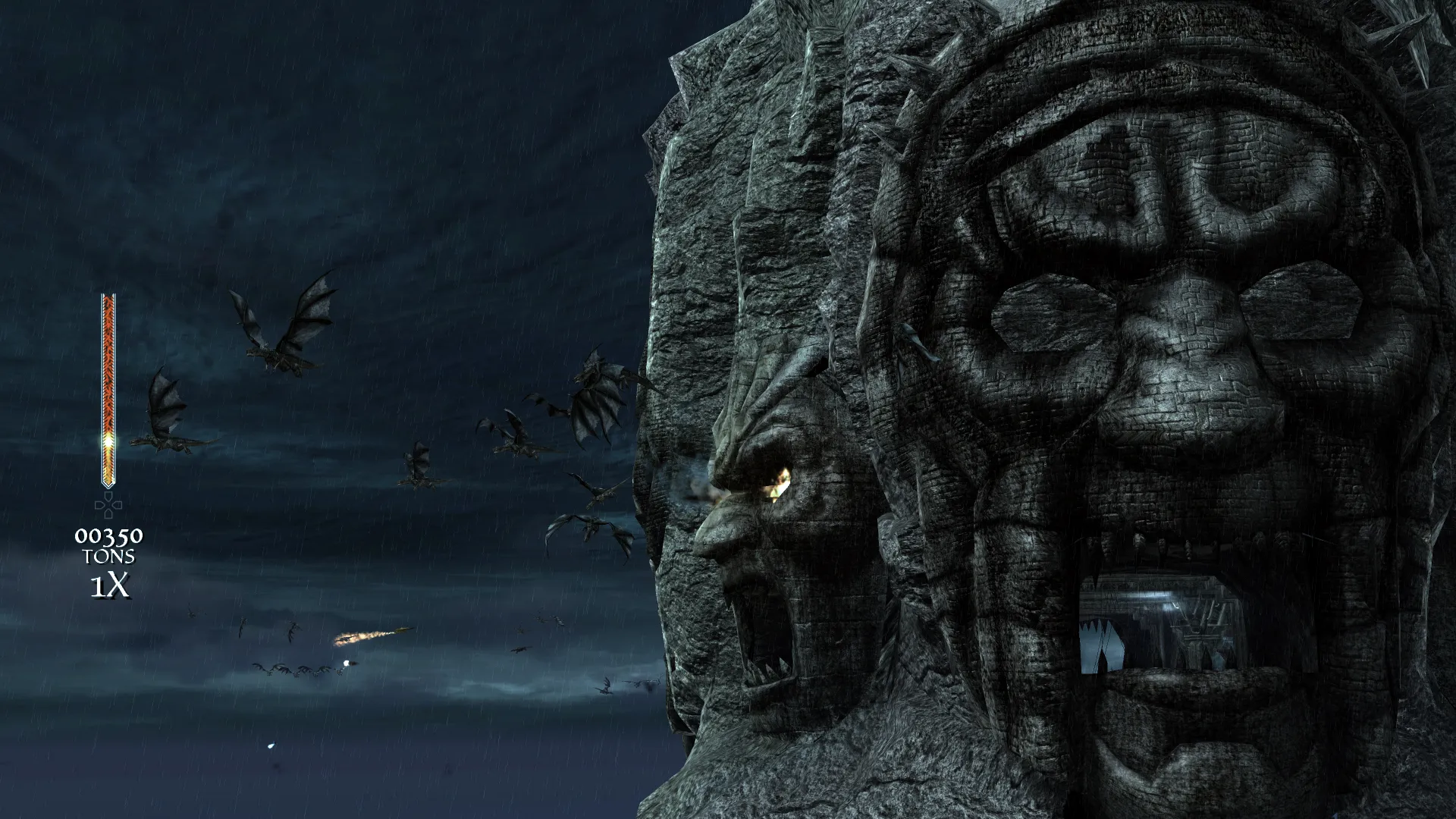Click the pointed base of the fire meter
This screenshot has height=819, width=1456.
108,485
